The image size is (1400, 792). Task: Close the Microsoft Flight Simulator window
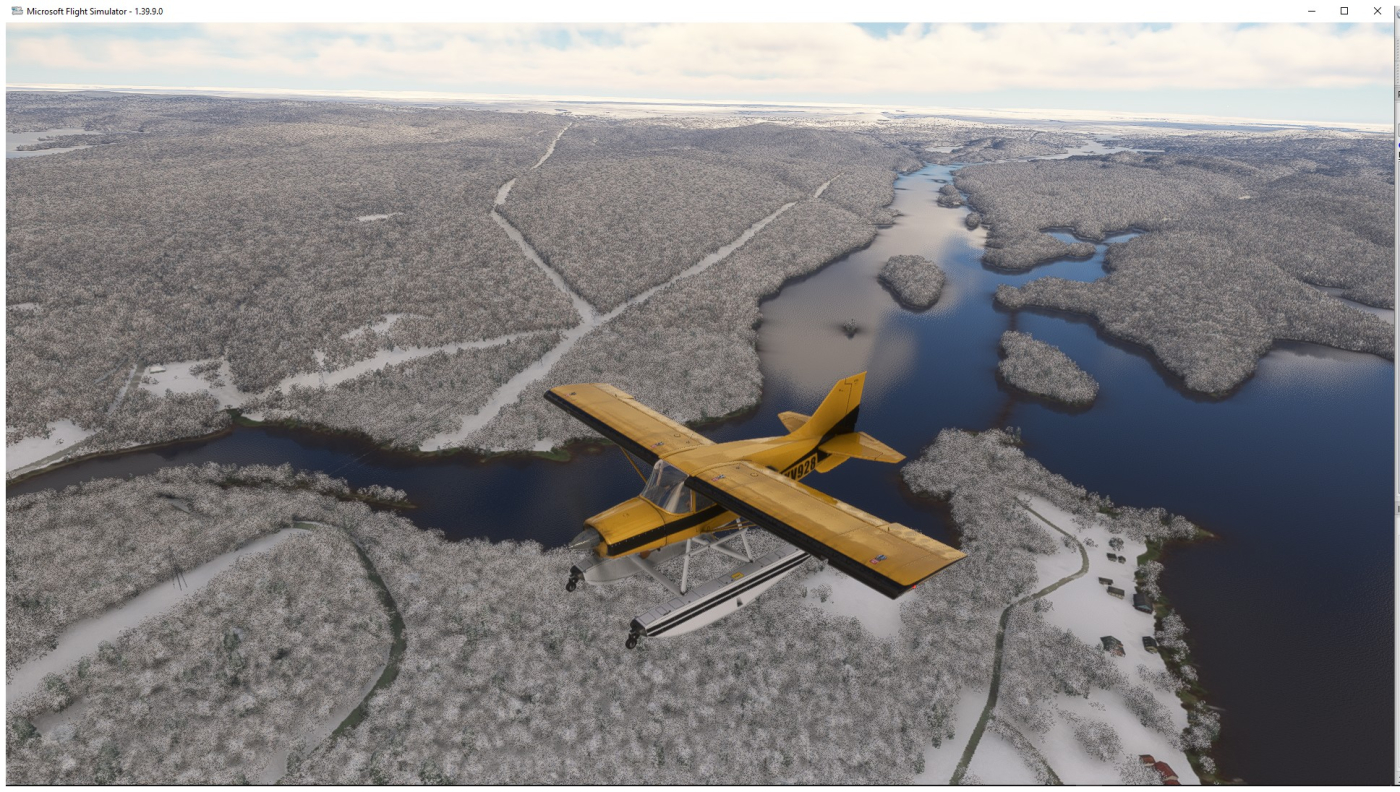tap(1377, 11)
